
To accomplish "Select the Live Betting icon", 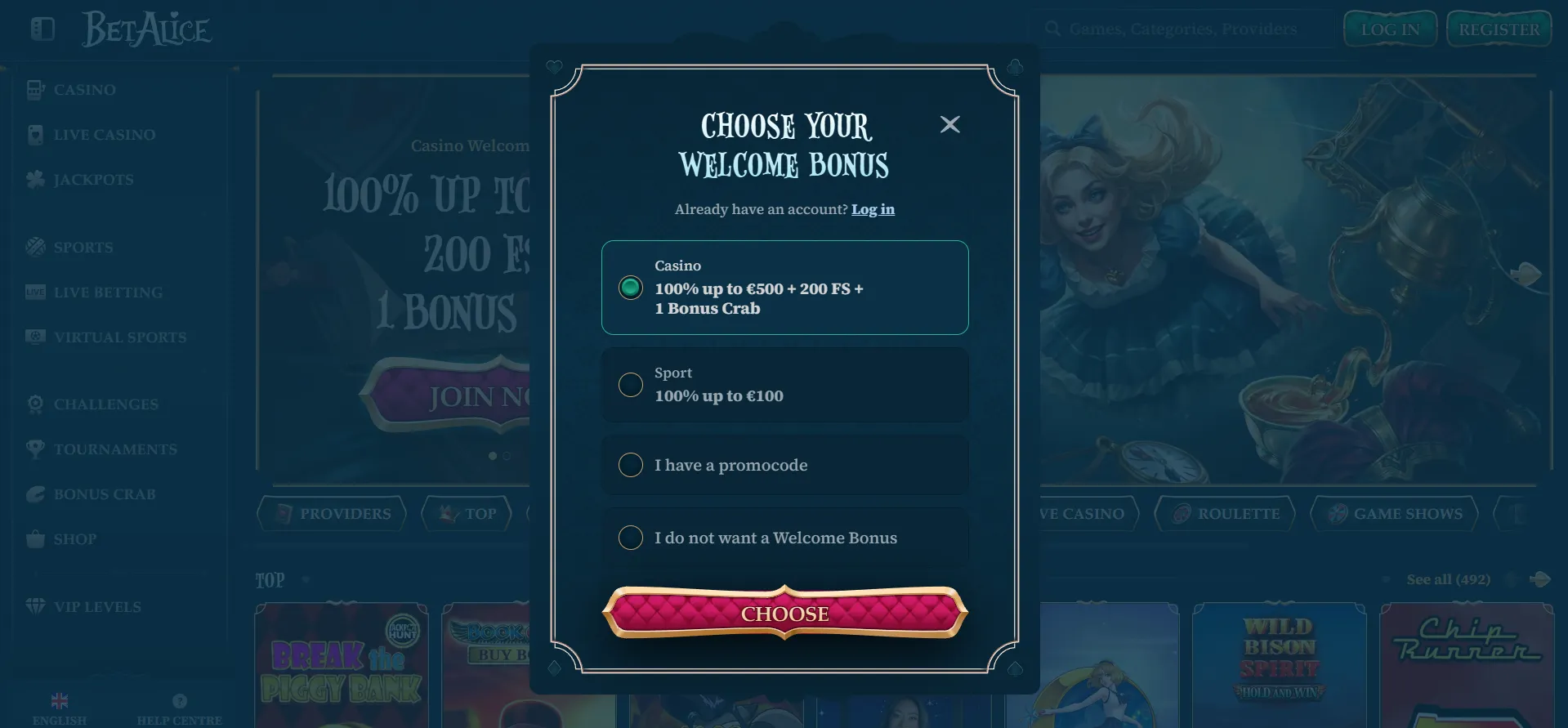I will tap(34, 292).
